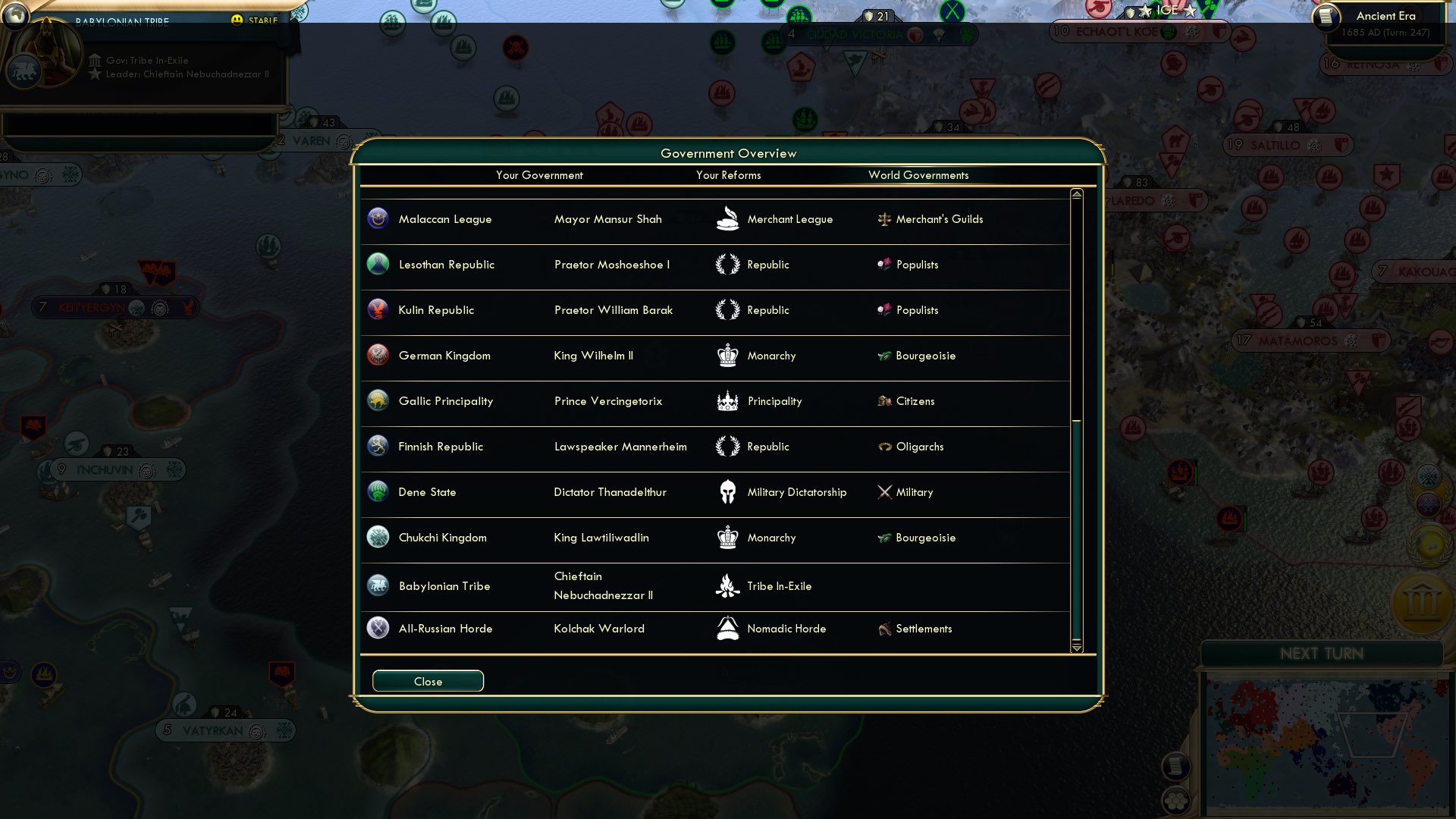Image resolution: width=1456 pixels, height=819 pixels.
Task: Click the Tribe In-Exile campfire icon
Action: (728, 585)
